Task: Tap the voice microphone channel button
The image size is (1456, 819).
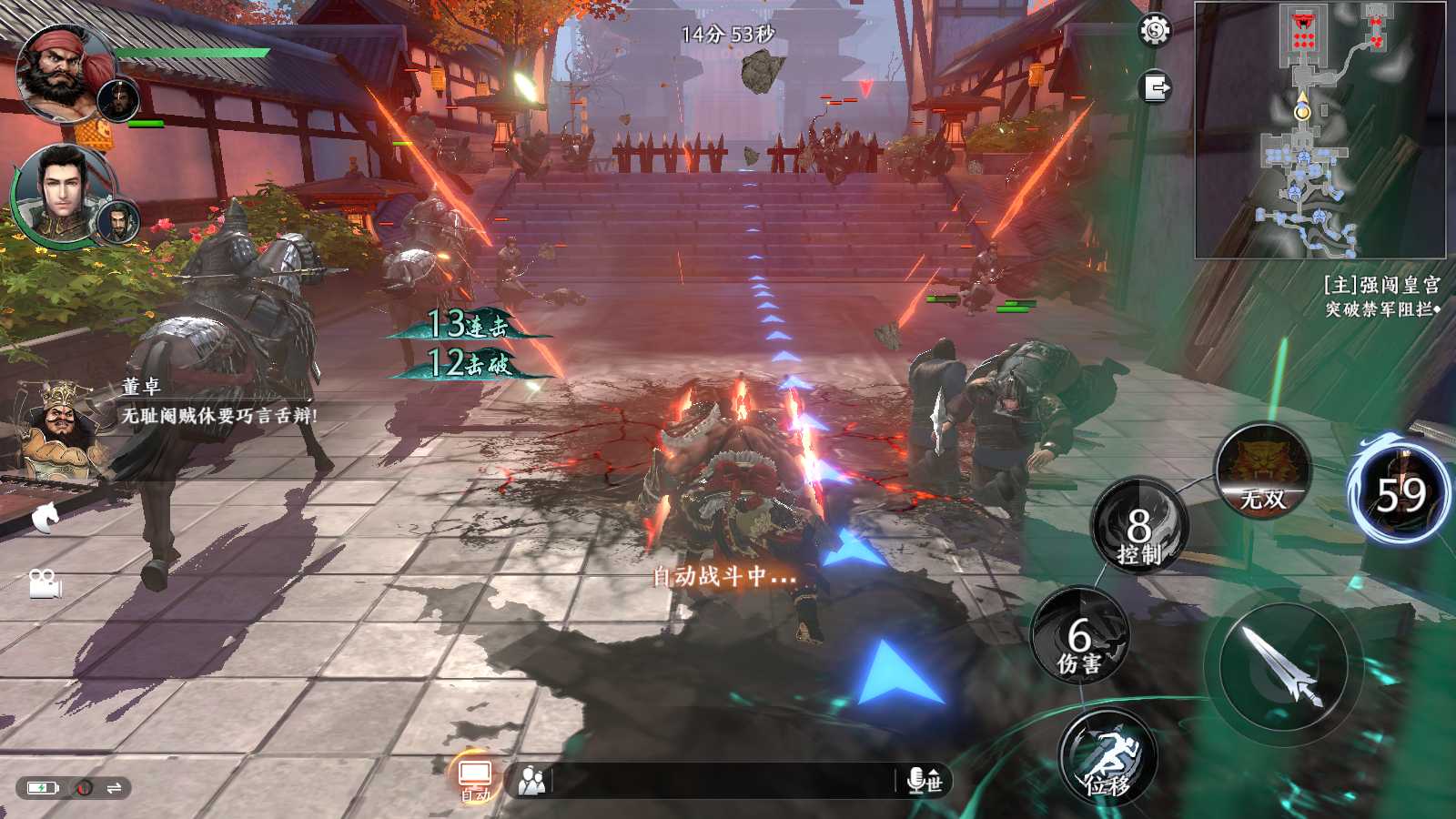Action: (924, 780)
